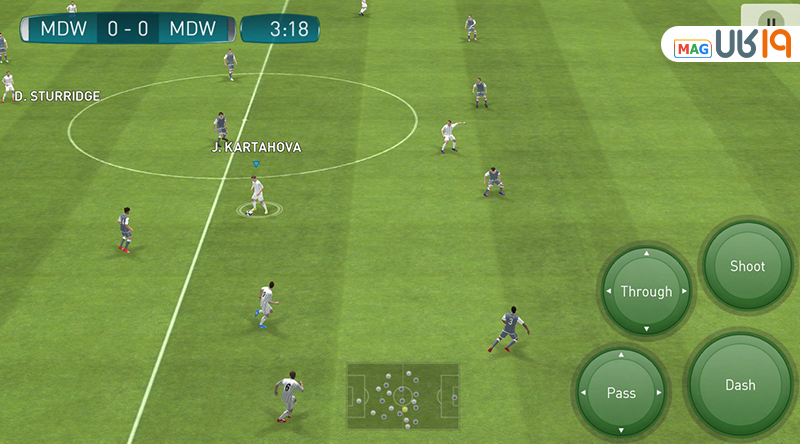Hit the Pass button
Image resolution: width=800 pixels, height=444 pixels.
click(x=621, y=393)
